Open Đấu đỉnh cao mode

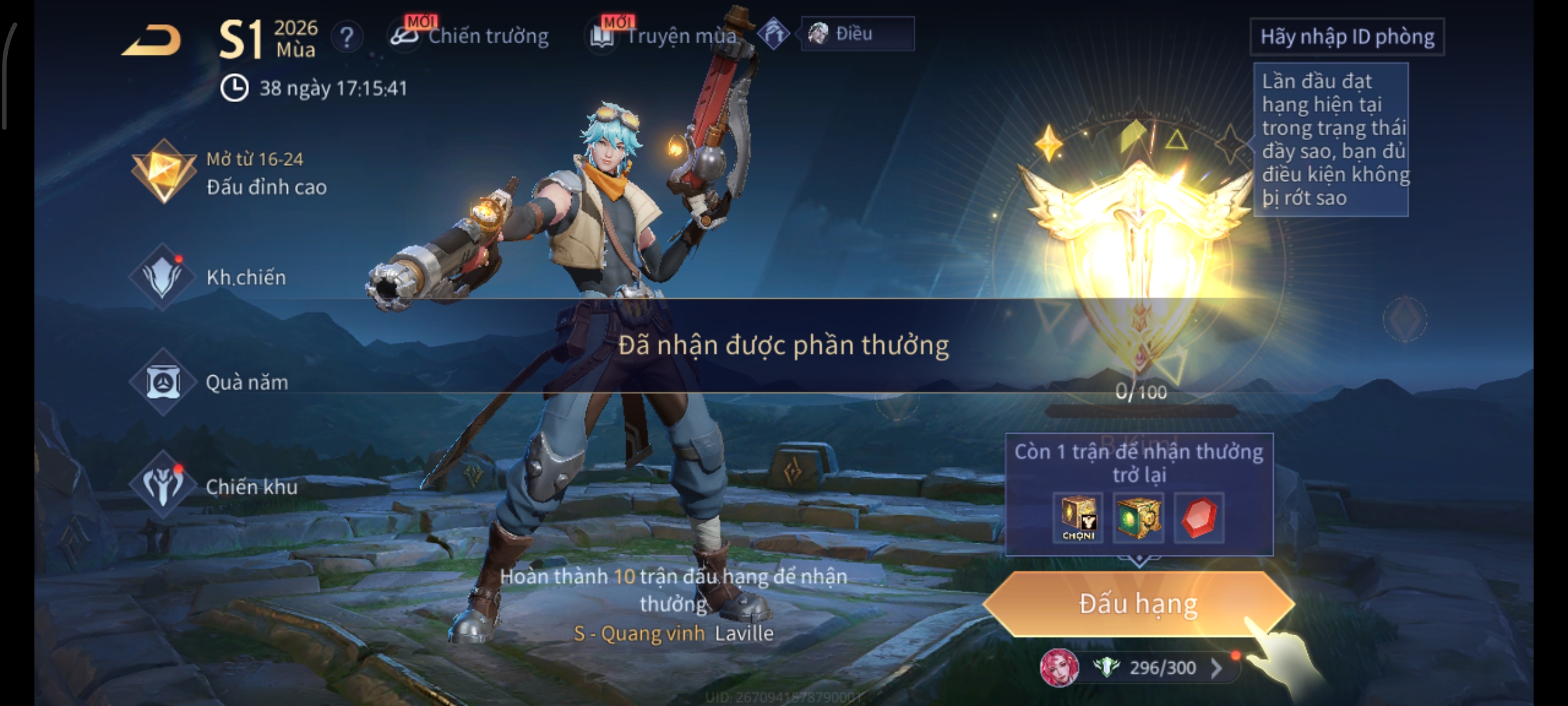tap(230, 173)
